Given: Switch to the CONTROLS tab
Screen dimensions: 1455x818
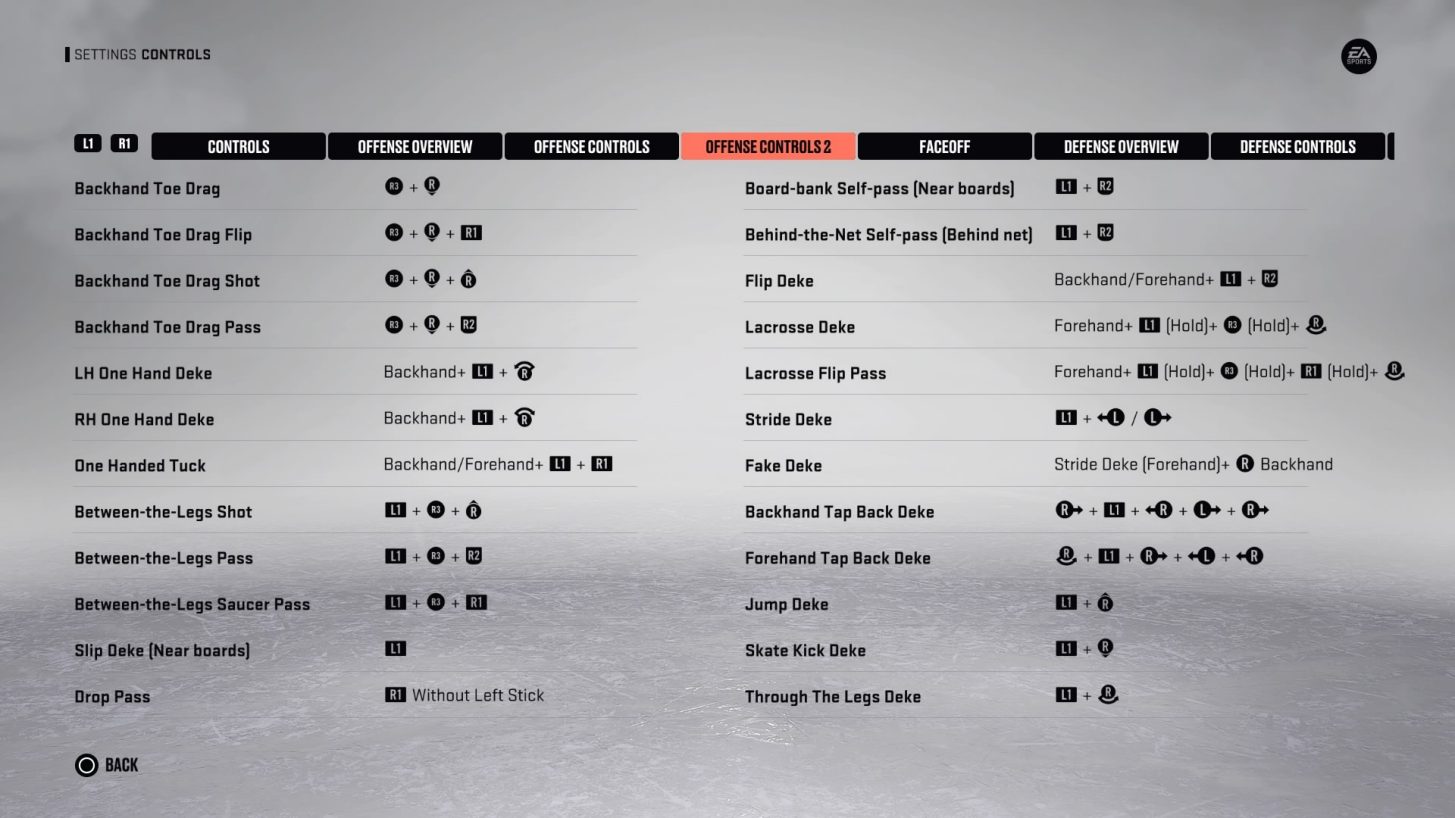Looking at the screenshot, I should pyautogui.click(x=238, y=146).
